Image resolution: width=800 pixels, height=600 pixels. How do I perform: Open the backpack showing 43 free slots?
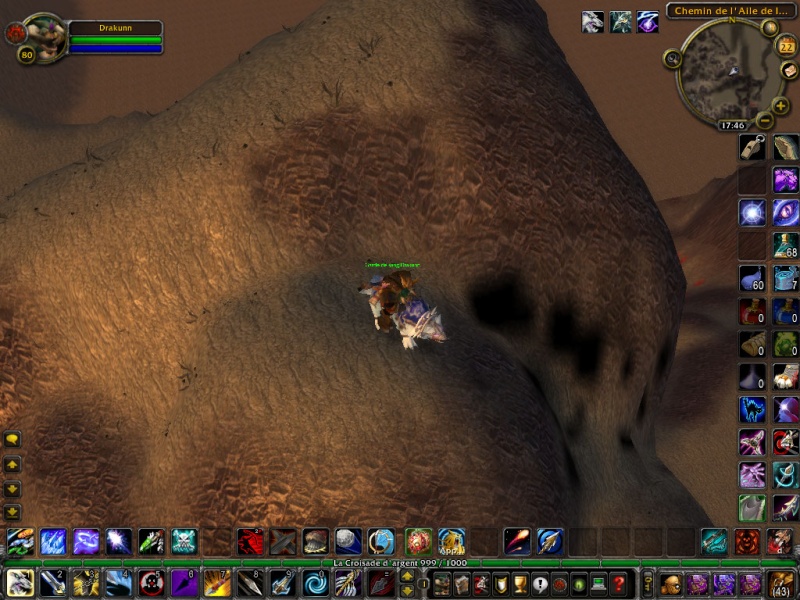[x=781, y=582]
